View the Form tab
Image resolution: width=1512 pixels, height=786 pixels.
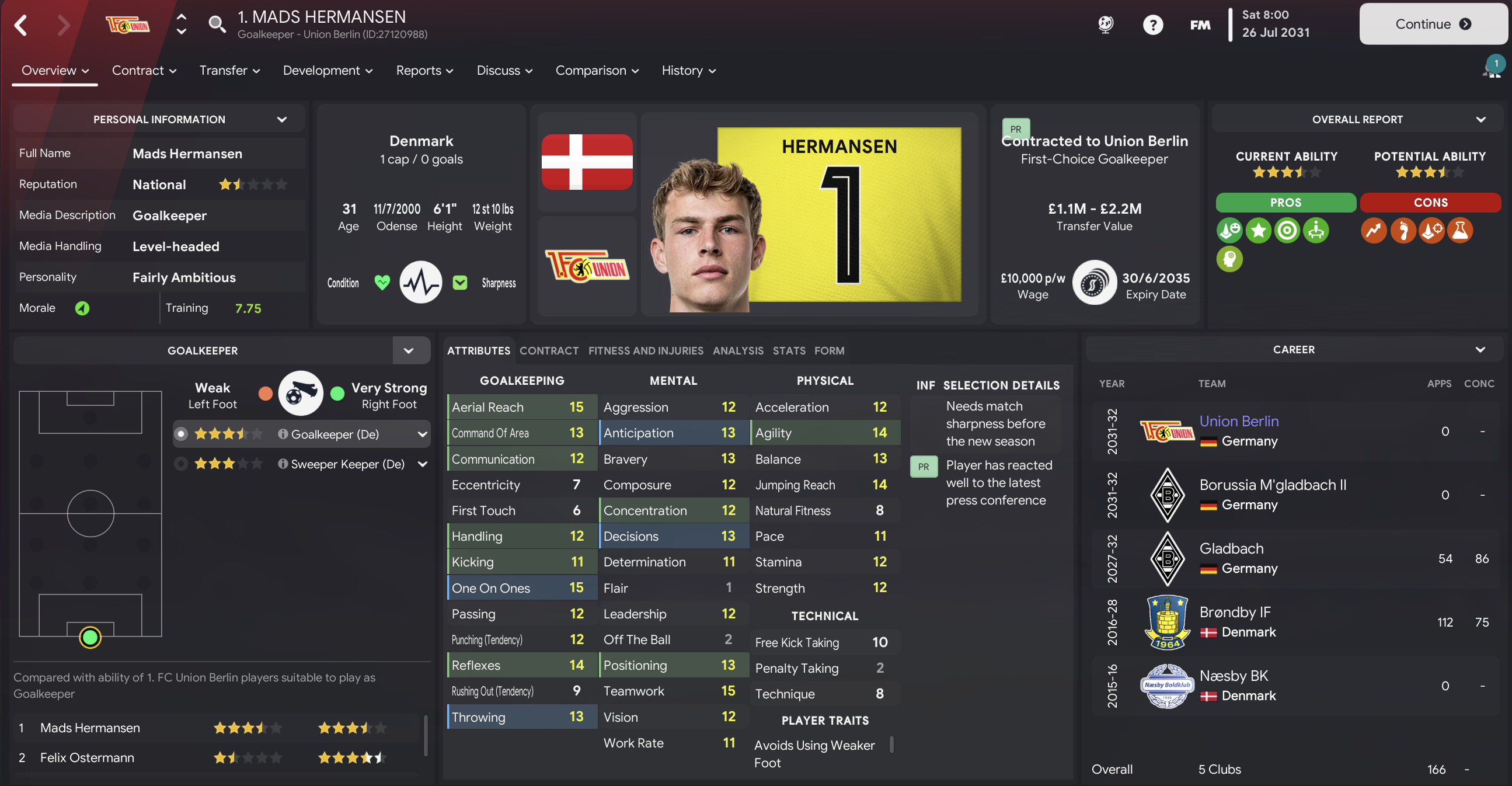pos(829,350)
